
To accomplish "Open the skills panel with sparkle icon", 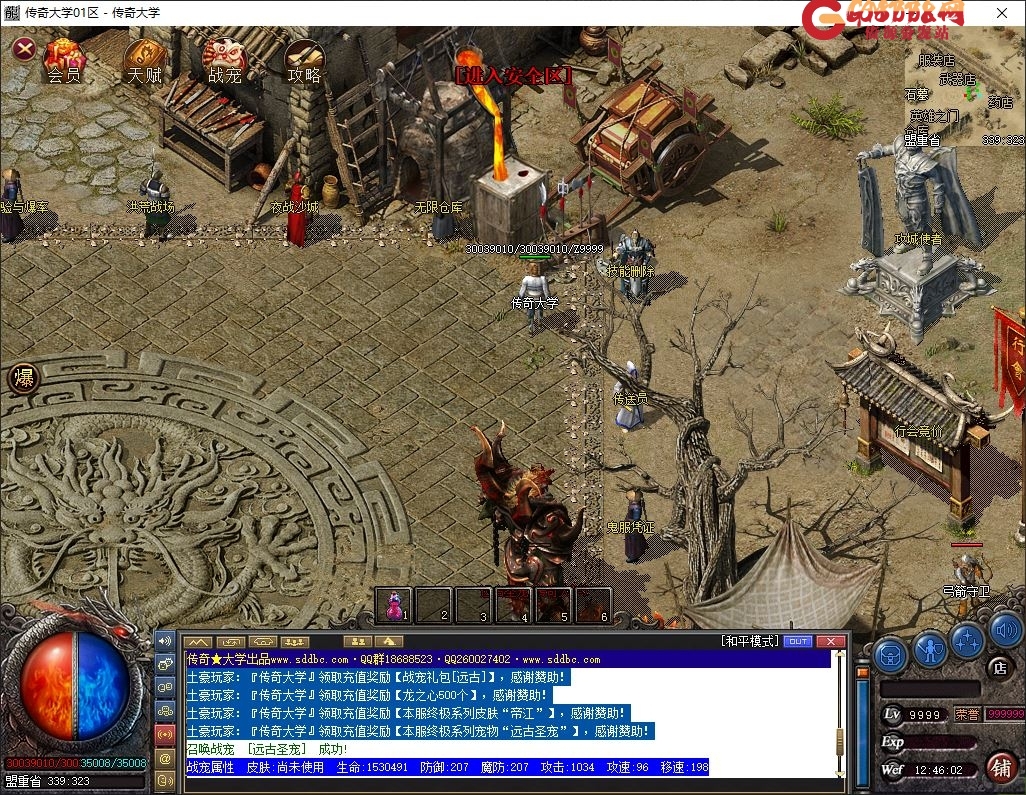I will (x=967, y=641).
